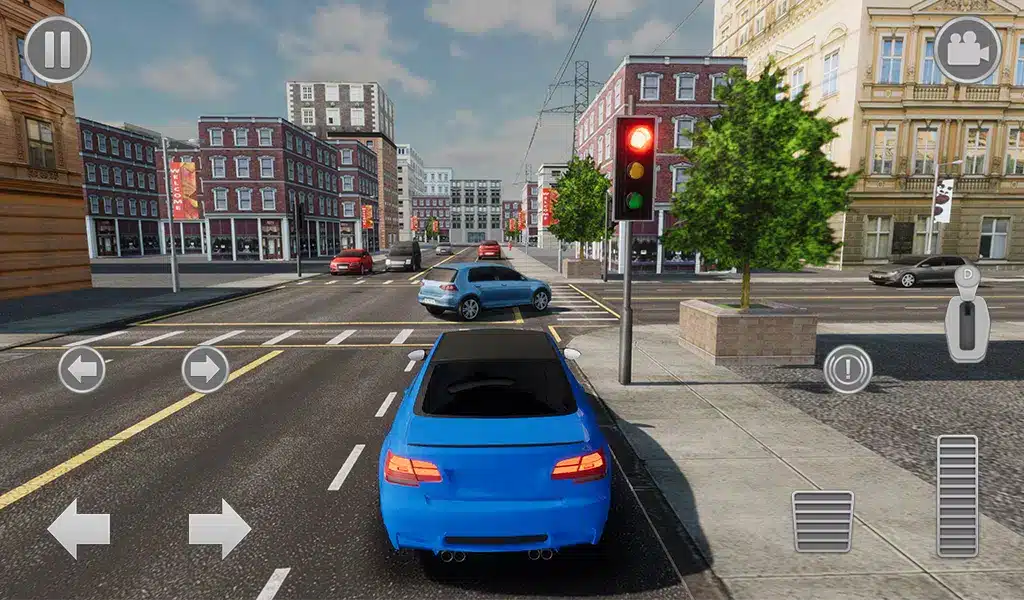Image resolution: width=1024 pixels, height=600 pixels.
Task: Turn on the hazard warning lights
Action: (848, 369)
